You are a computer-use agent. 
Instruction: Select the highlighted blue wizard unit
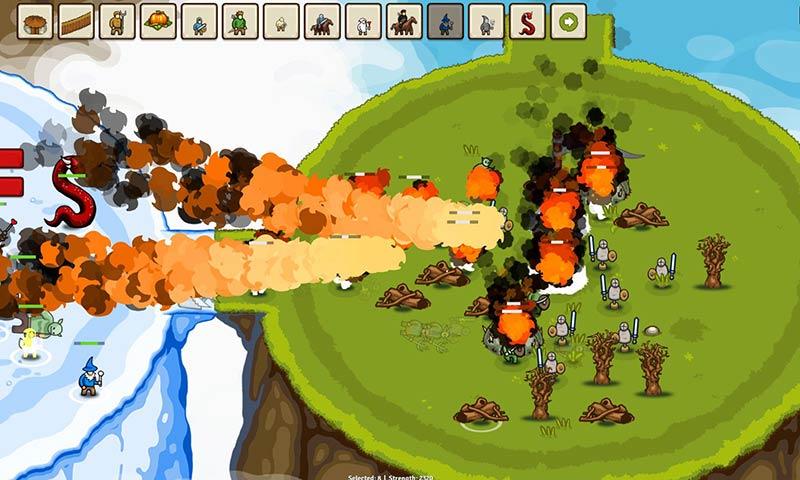click(x=445, y=21)
